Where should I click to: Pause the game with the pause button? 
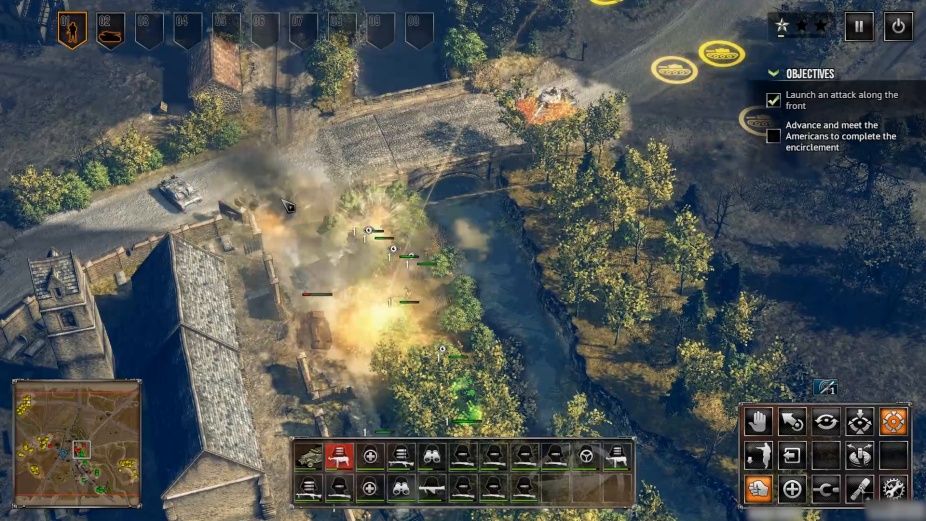859,27
